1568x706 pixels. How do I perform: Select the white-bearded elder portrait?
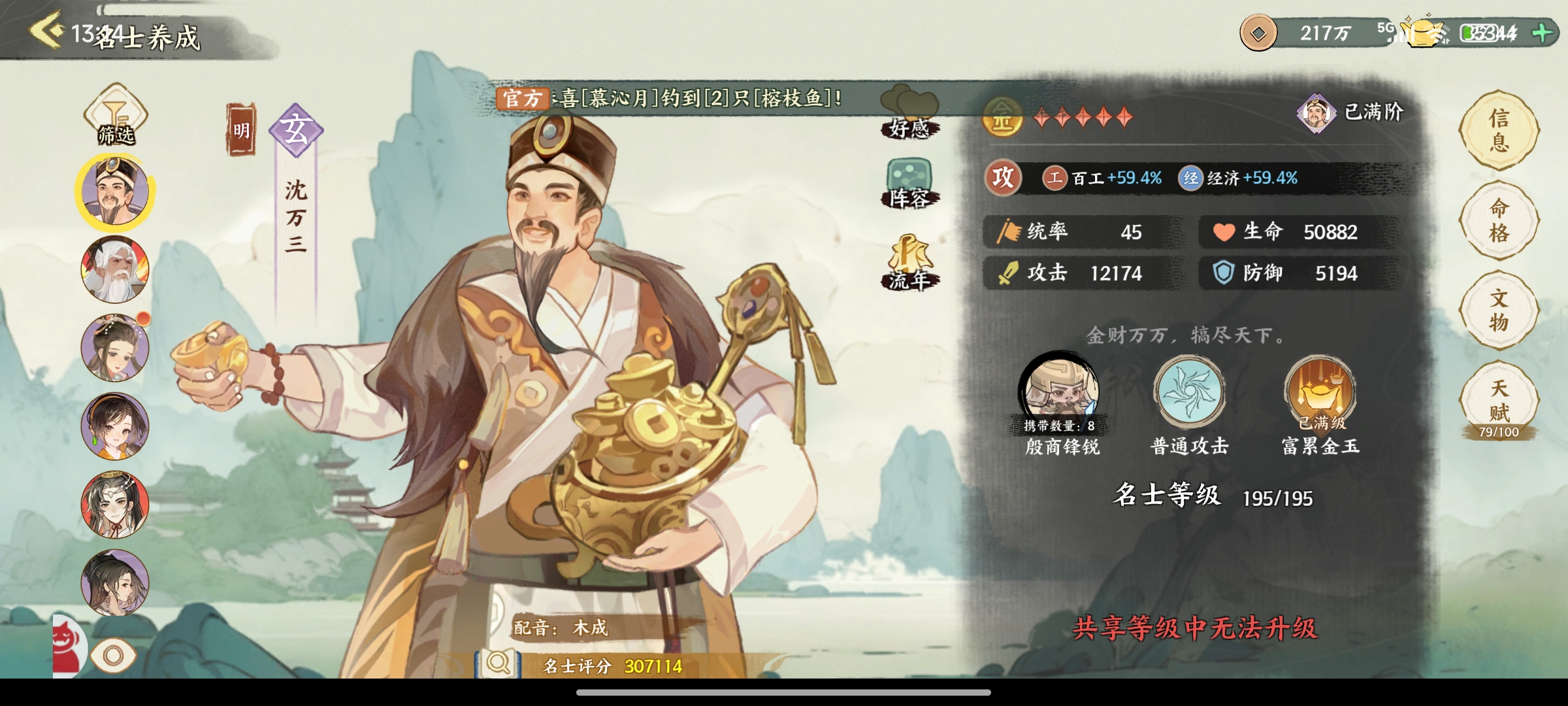coord(115,270)
